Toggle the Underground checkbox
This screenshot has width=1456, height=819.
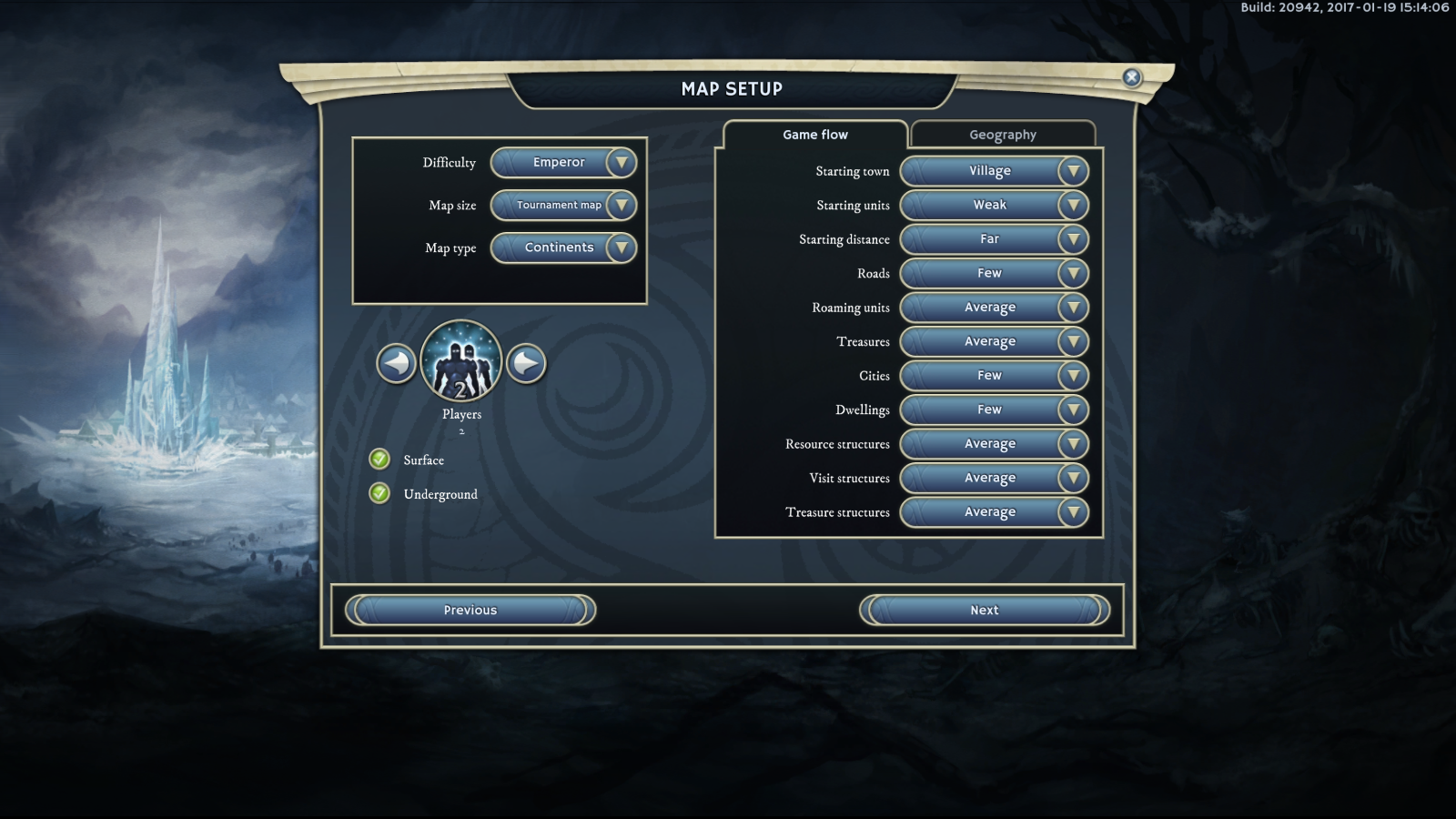(x=379, y=494)
